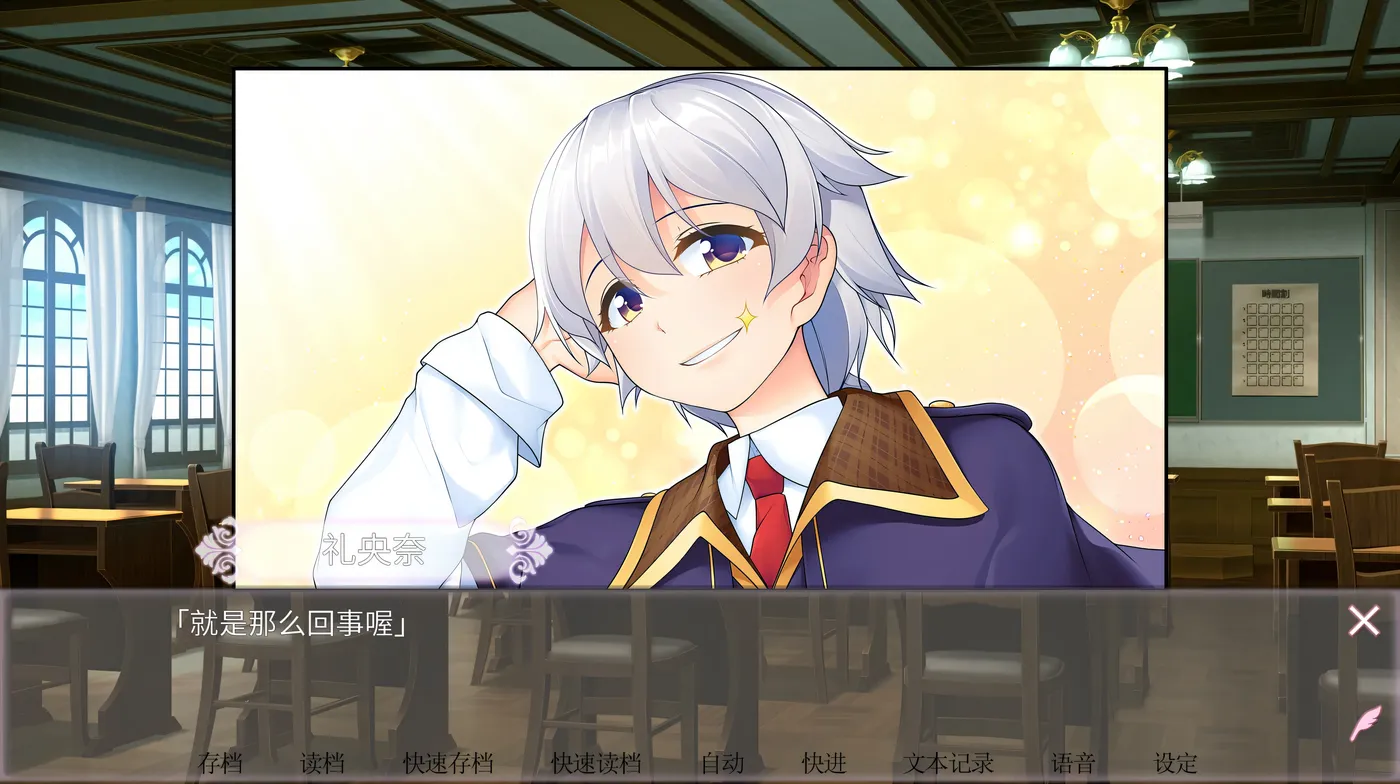Toggle the dialogue window closed with X
The width and height of the screenshot is (1400, 784).
(x=1363, y=620)
